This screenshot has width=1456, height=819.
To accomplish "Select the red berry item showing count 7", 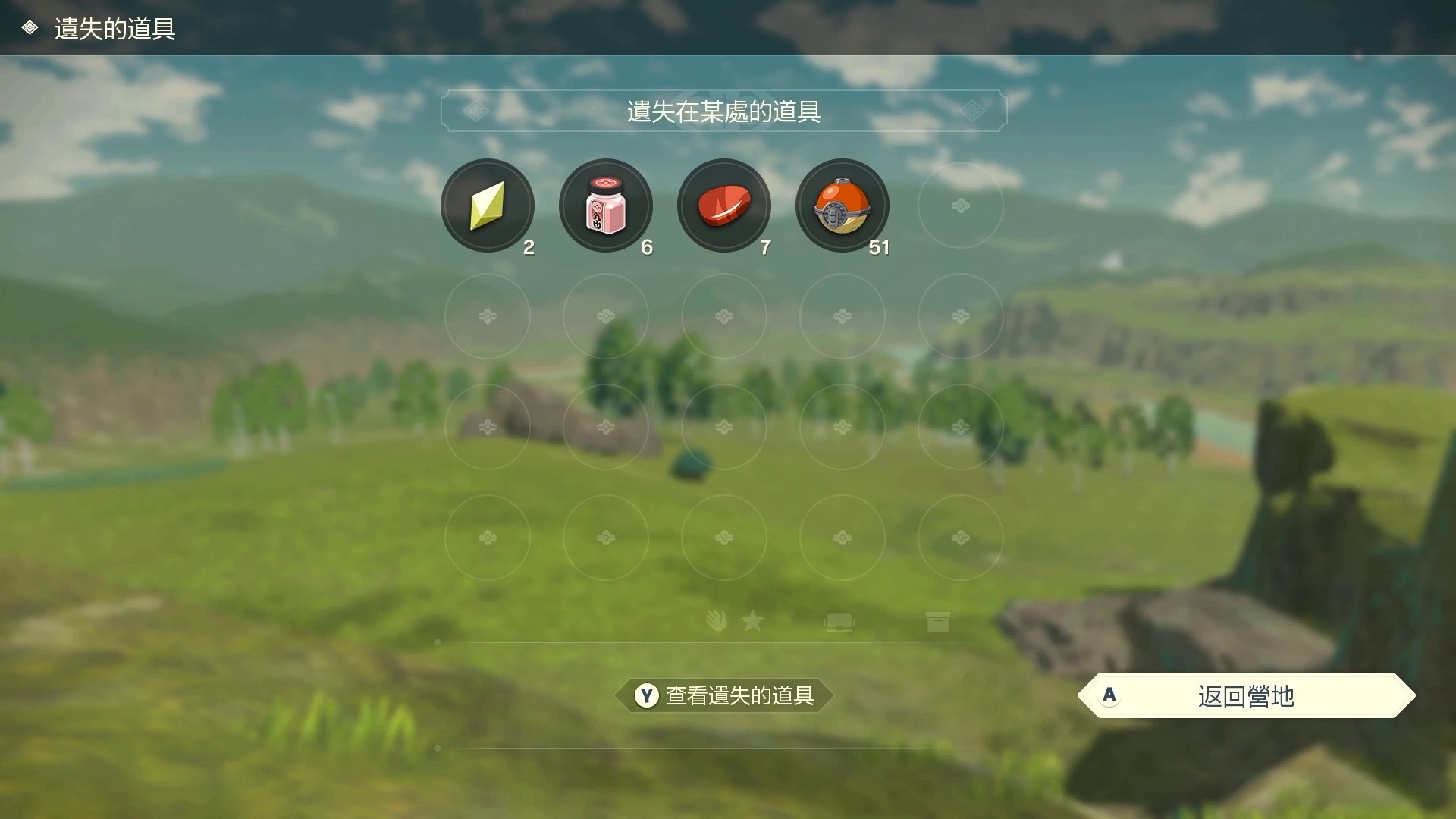I will tap(724, 206).
